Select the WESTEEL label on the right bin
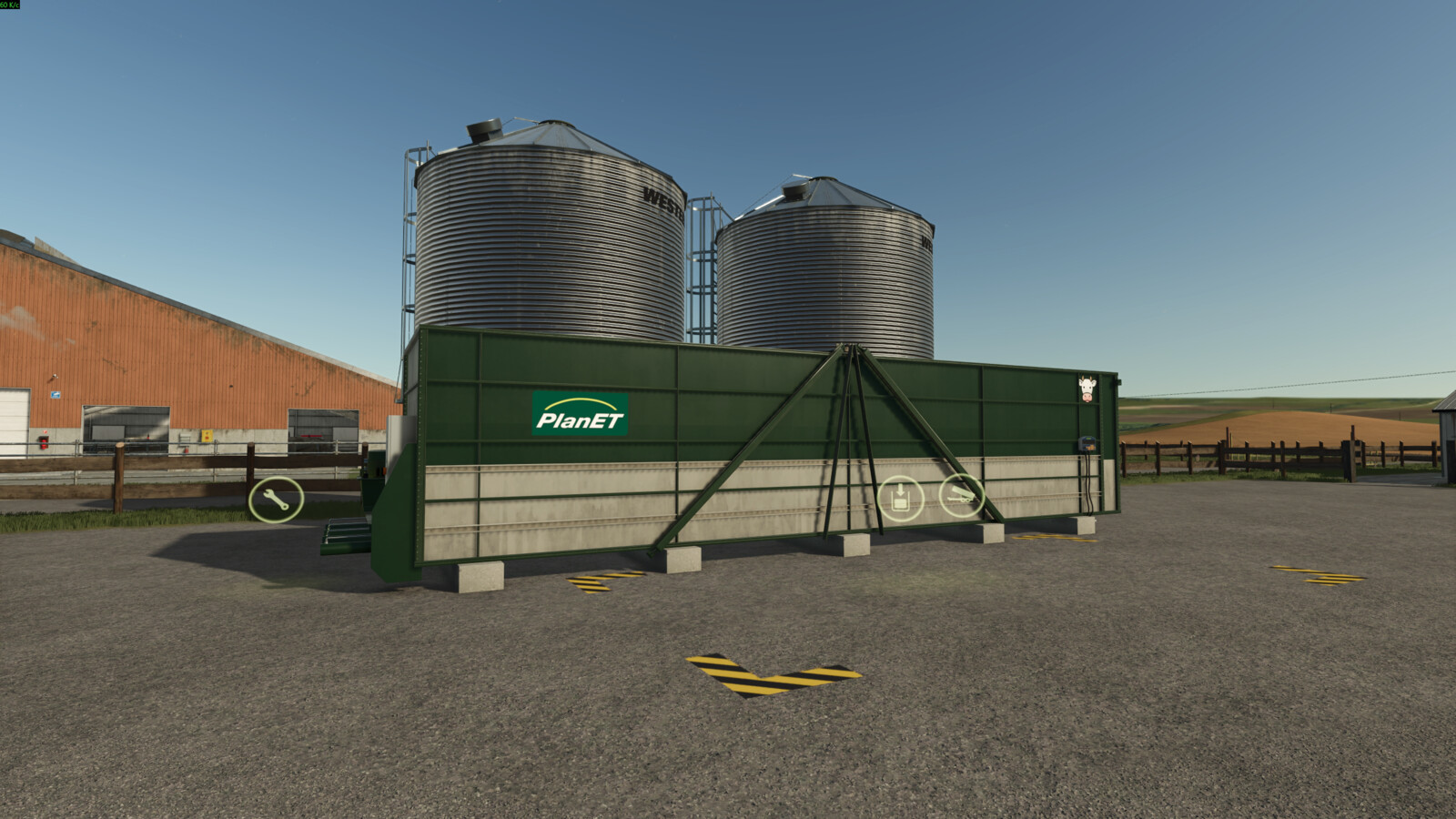This screenshot has width=1456, height=819. click(926, 244)
